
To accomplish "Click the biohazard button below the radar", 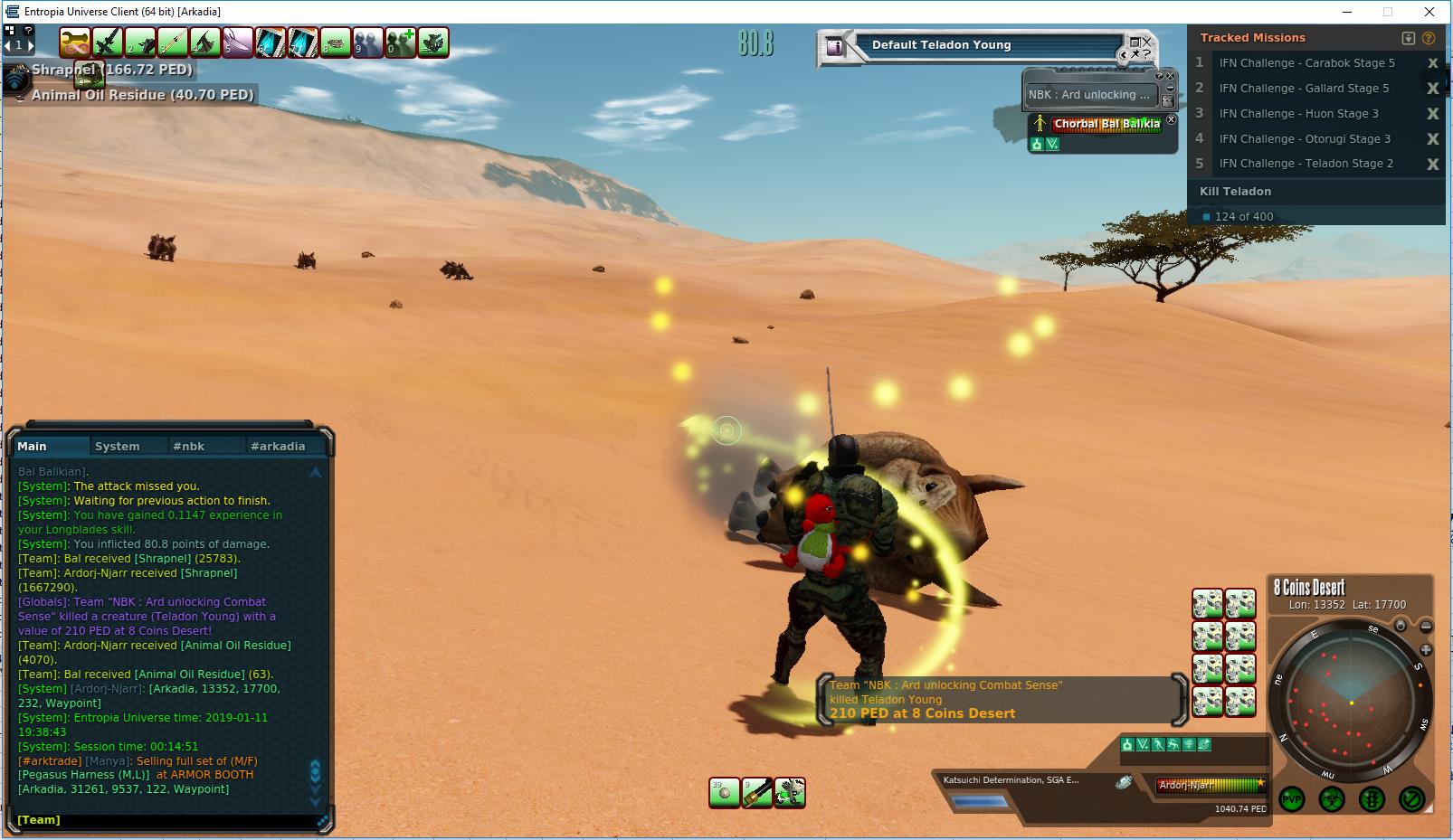I will click(1331, 799).
